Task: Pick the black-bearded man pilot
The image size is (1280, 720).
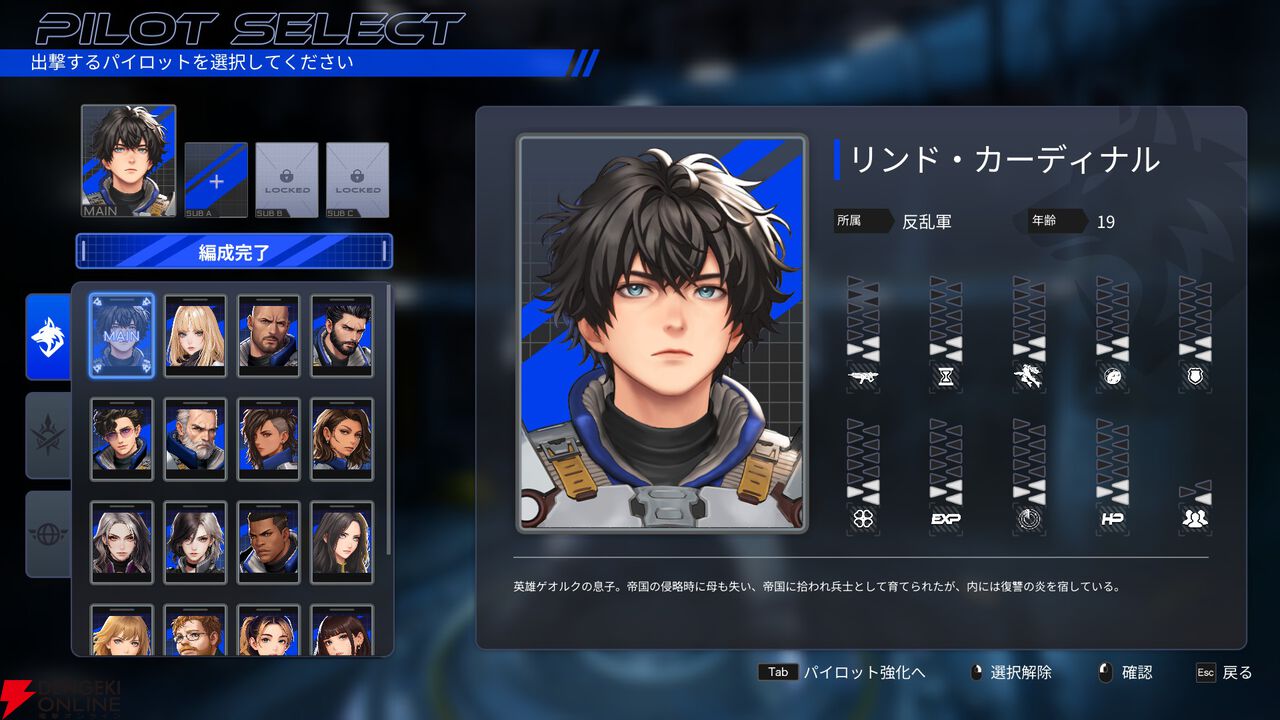Action: [x=342, y=335]
